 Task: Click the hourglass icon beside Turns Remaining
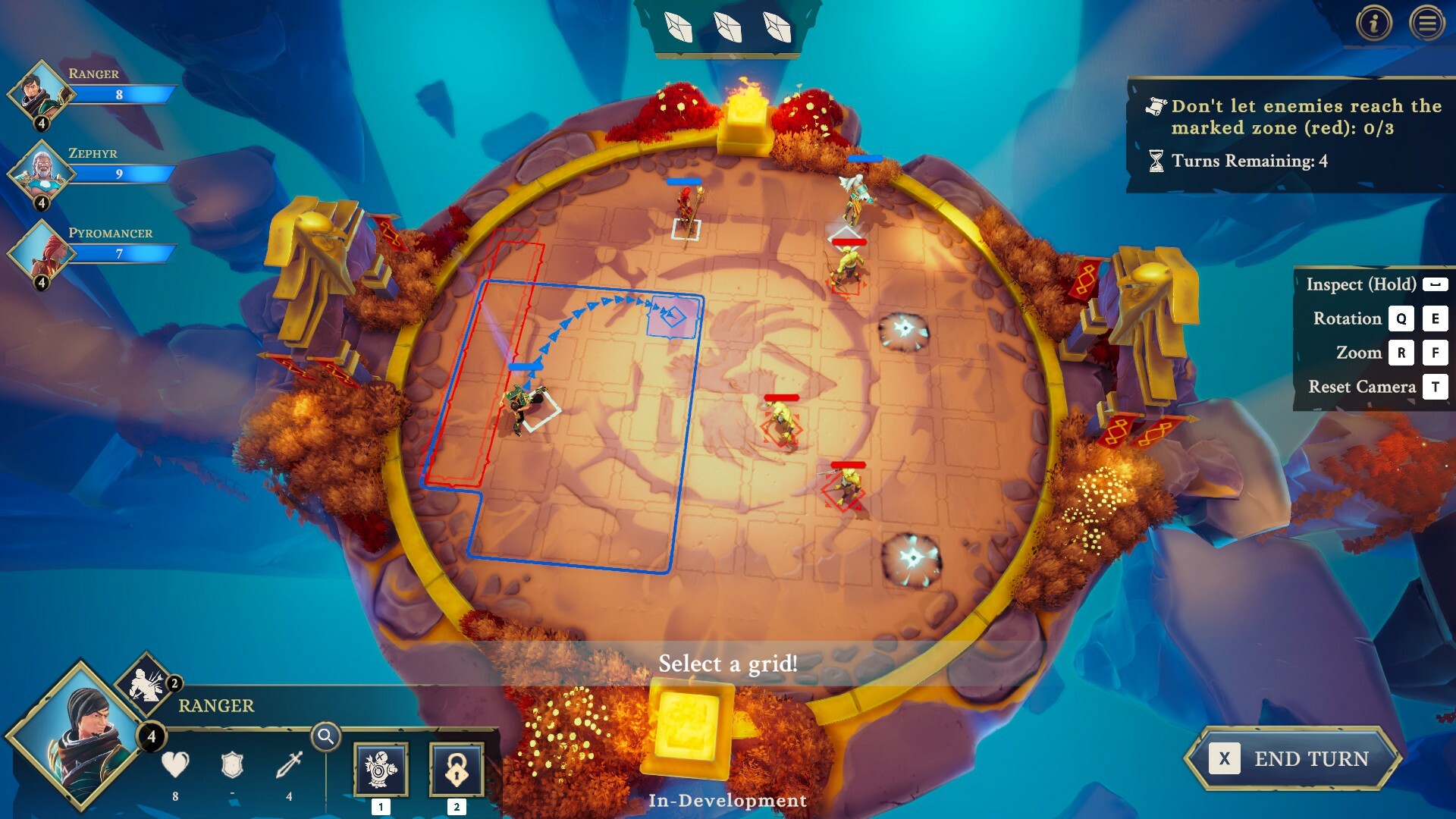(1155, 159)
